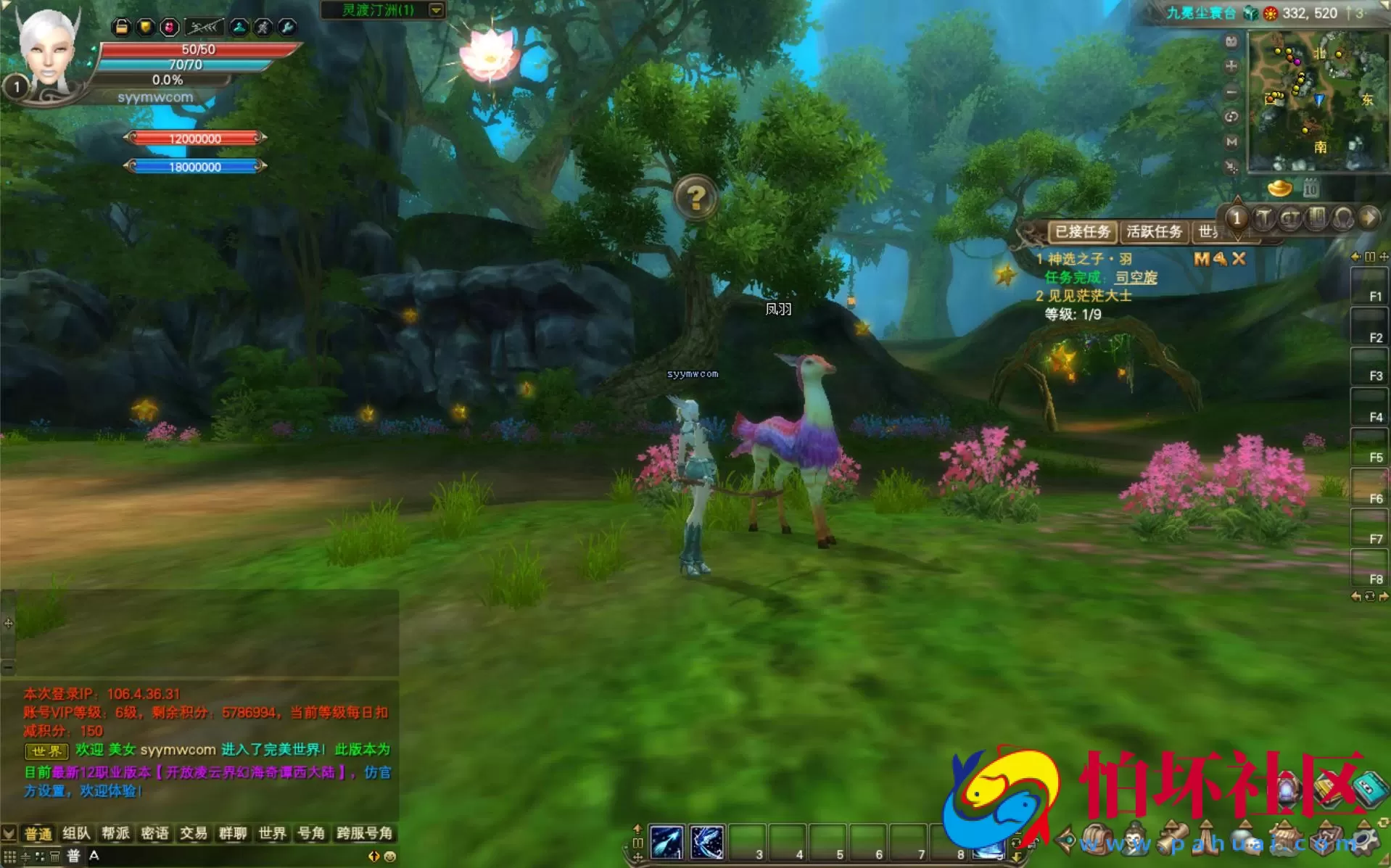Select the 世界 chat channel tab

[x=272, y=833]
